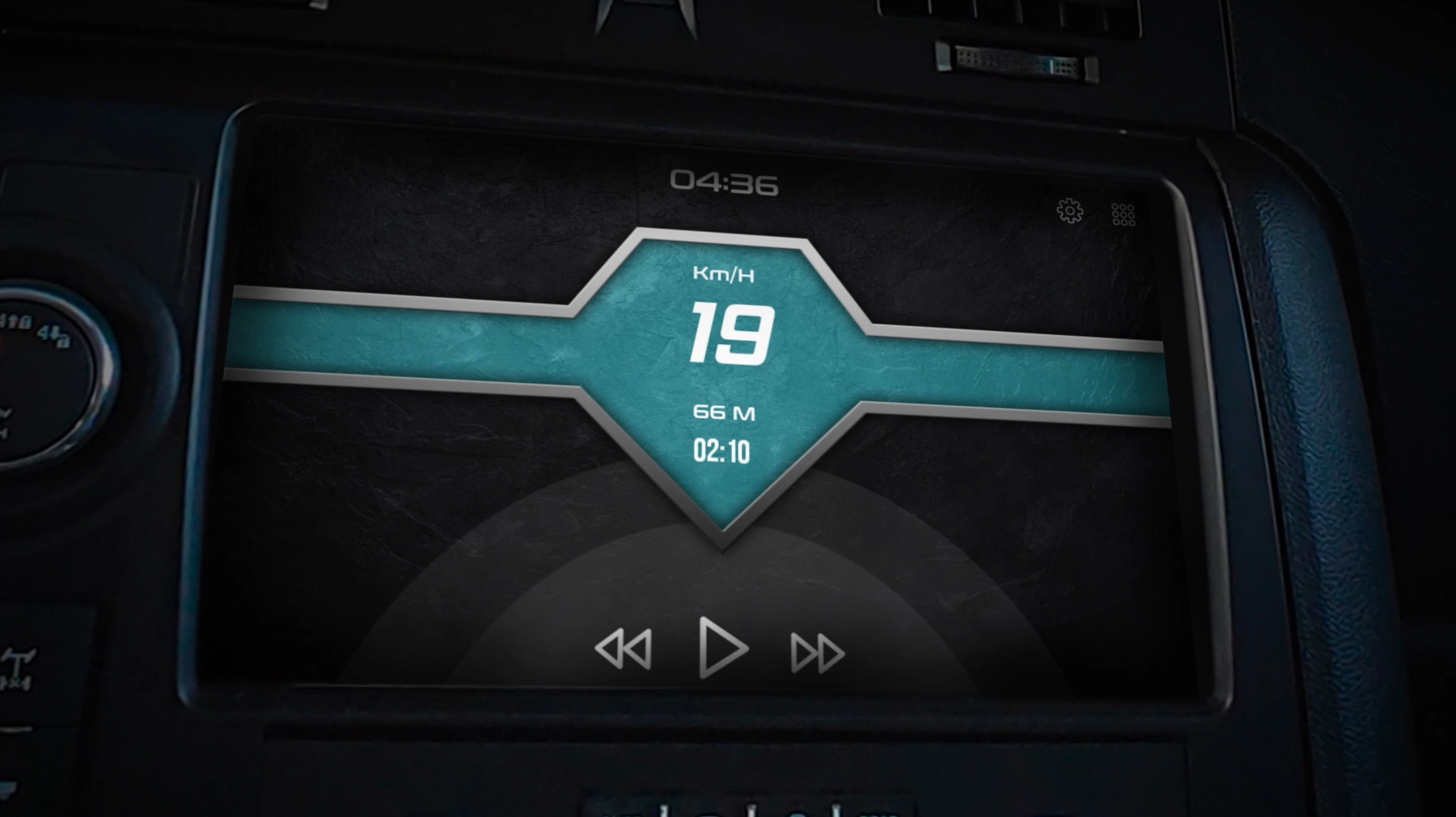Open the dotted grid apps menu
Viewport: 1456px width, 817px height.
(1123, 214)
